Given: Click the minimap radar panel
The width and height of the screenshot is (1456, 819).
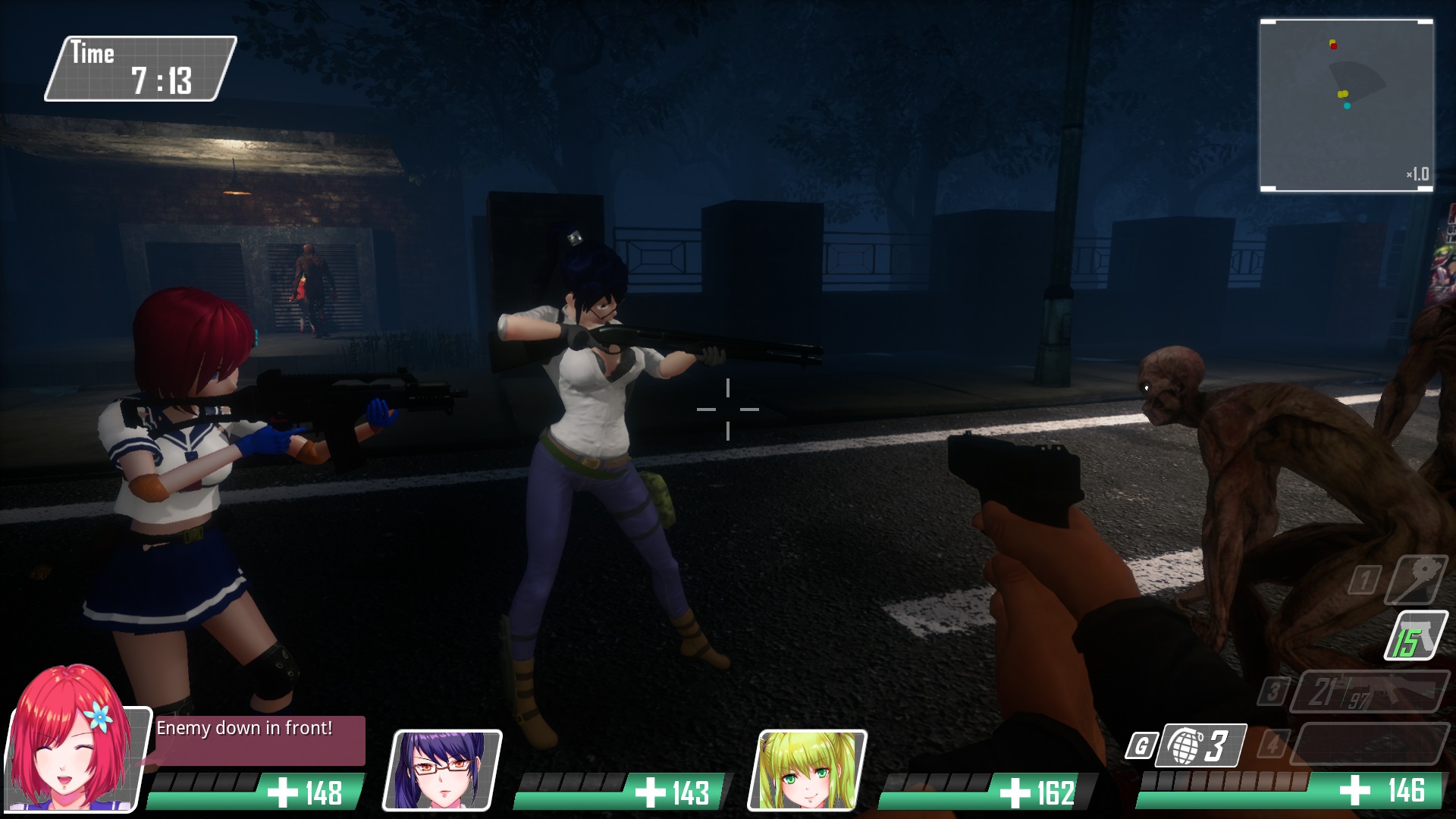Looking at the screenshot, I should pyautogui.click(x=1346, y=105).
